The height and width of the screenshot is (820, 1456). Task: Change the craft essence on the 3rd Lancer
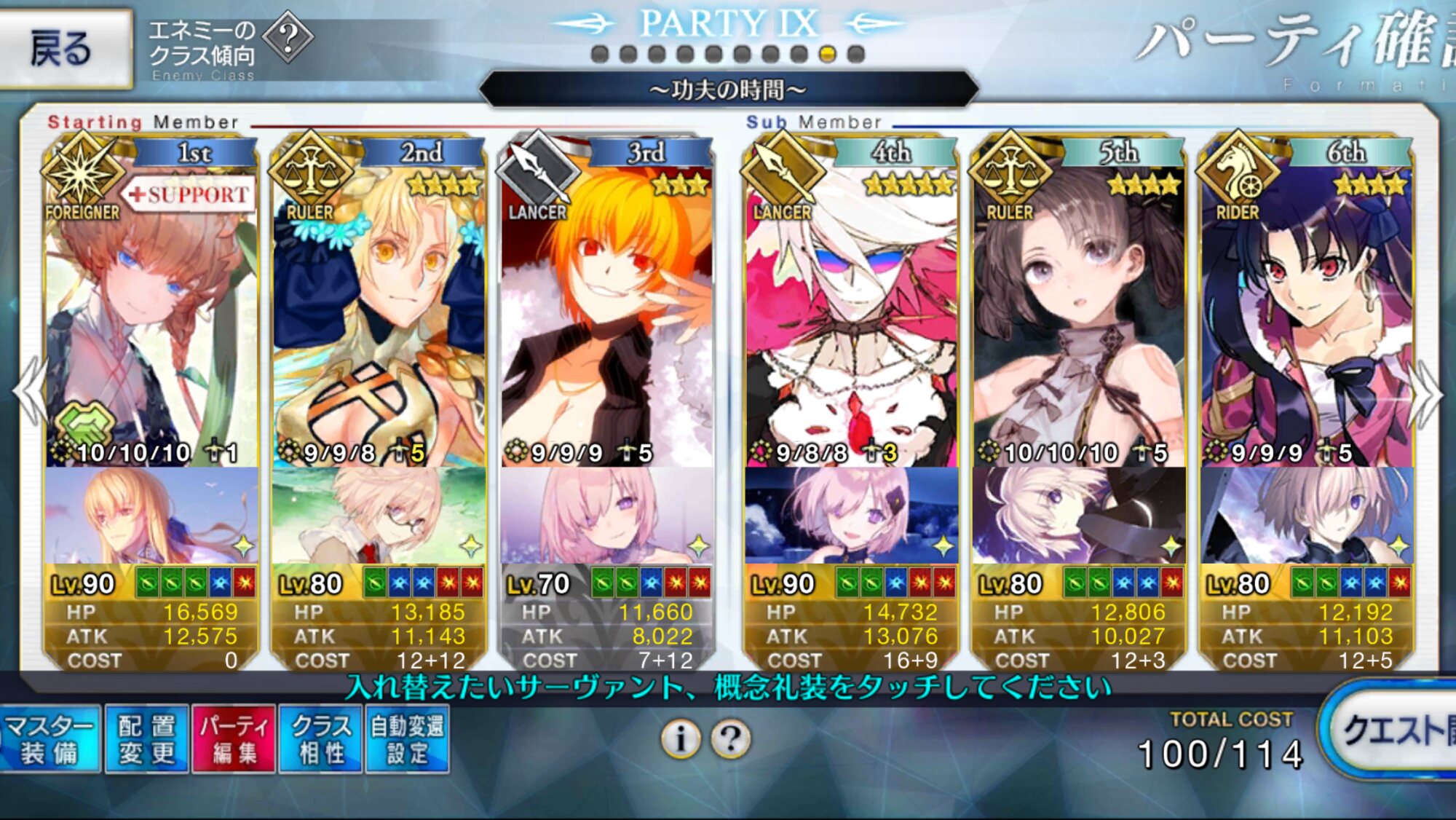[x=606, y=516]
